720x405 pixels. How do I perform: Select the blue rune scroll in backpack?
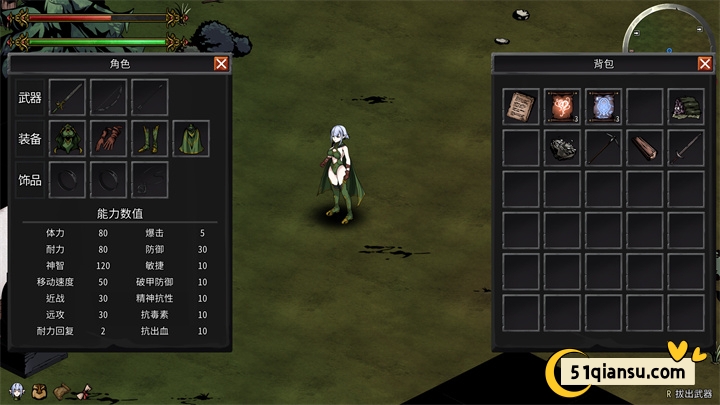(603, 107)
